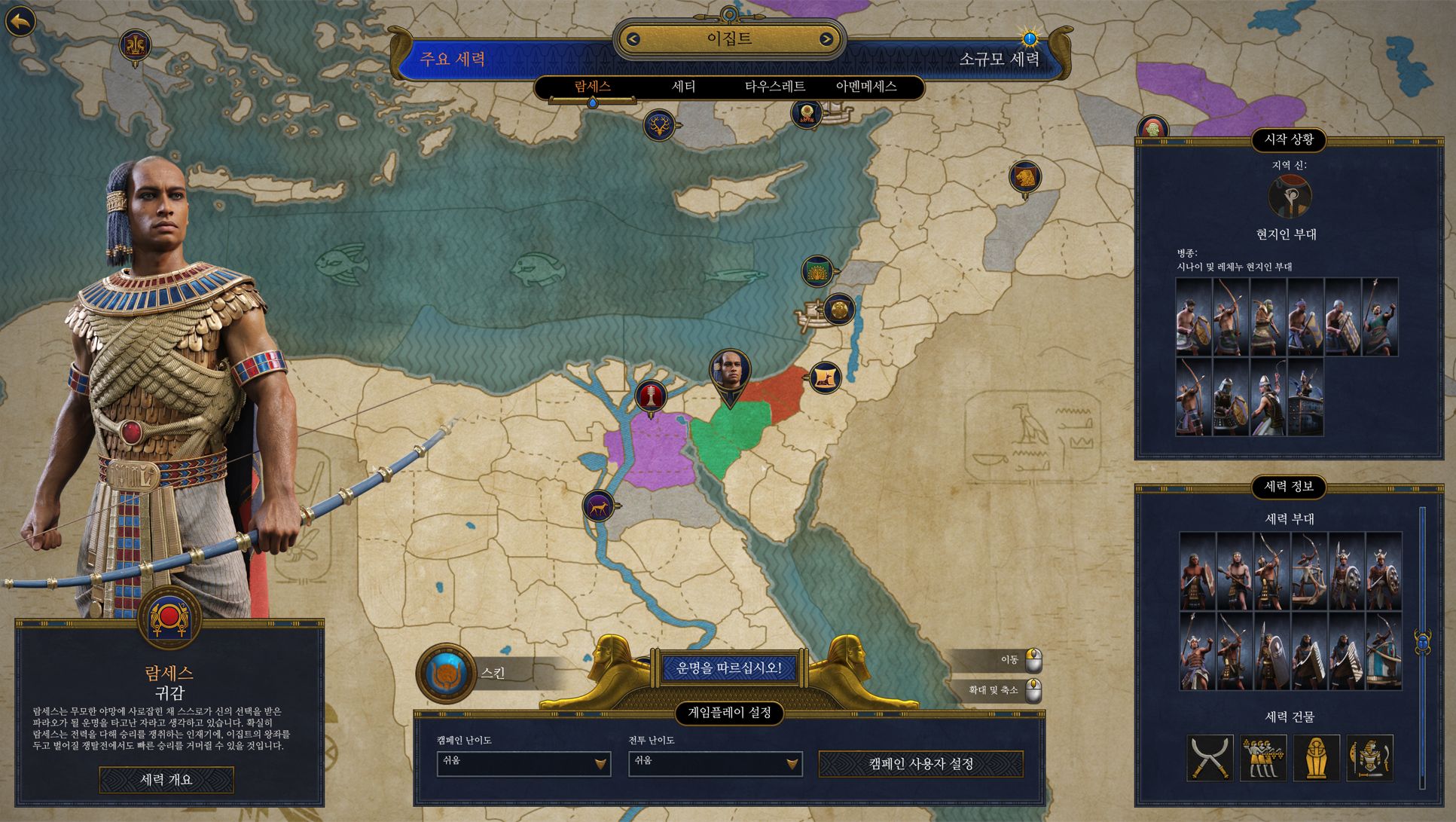Viewport: 1456px width, 822px height.
Task: Choose the 아멘메세스 leader tab
Action: coord(866,87)
